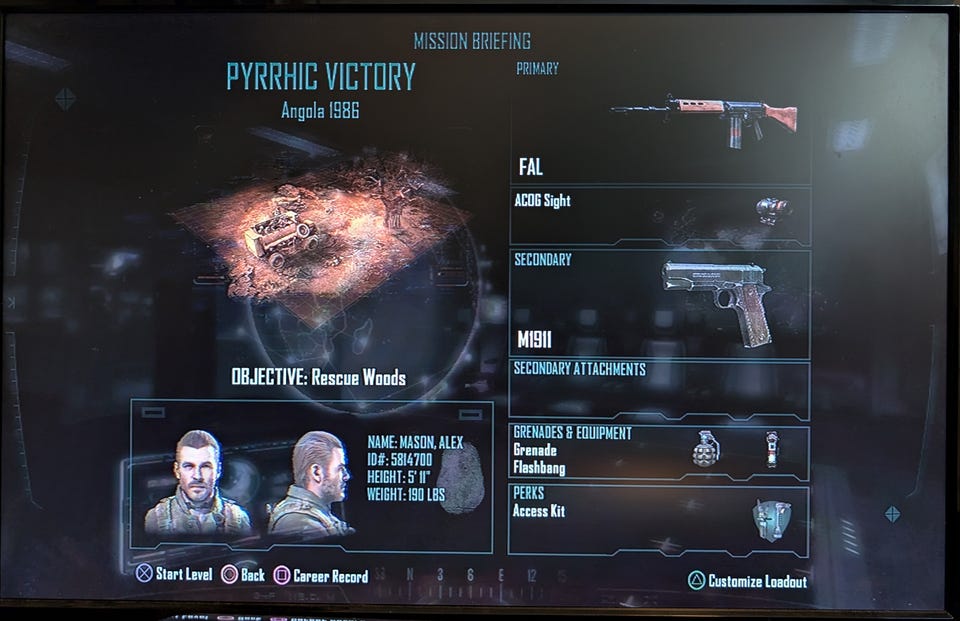Screen dimensions: 960x621
Task: Select the Access Kit perk slot
Action: 660,519
